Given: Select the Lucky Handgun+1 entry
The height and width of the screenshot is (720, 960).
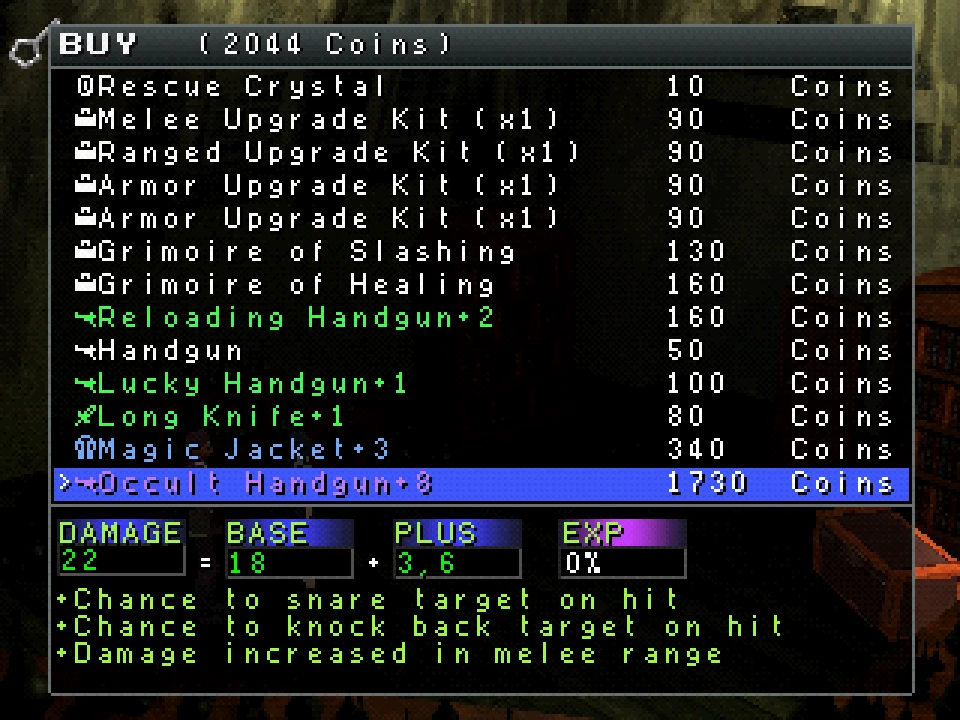Looking at the screenshot, I should [242, 384].
